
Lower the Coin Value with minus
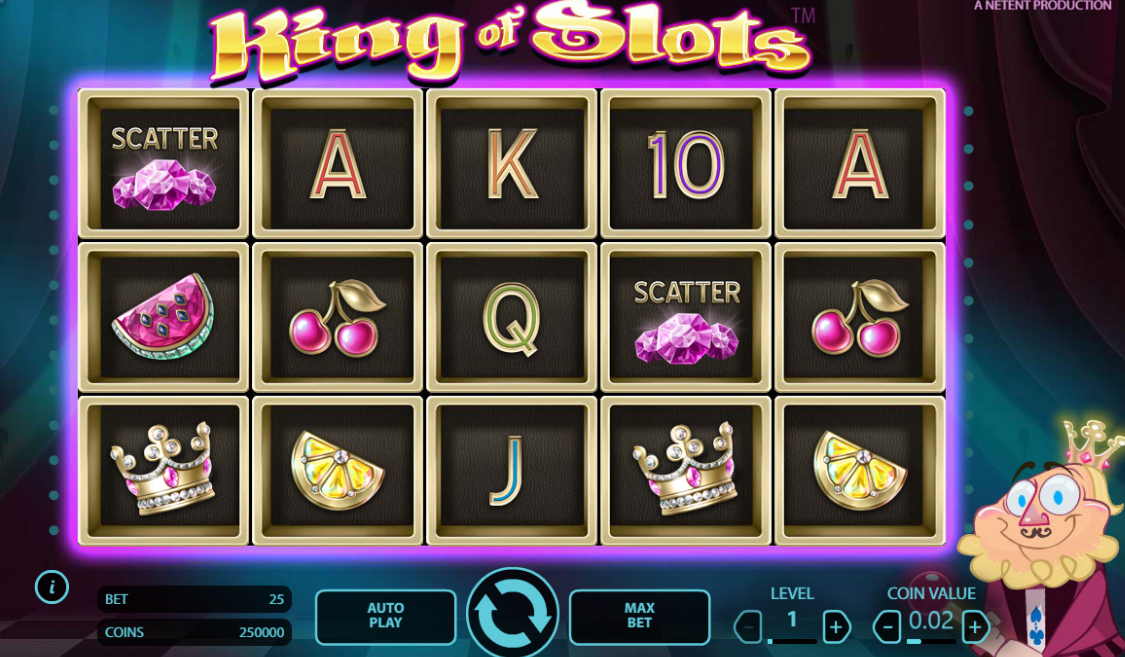click(x=887, y=627)
